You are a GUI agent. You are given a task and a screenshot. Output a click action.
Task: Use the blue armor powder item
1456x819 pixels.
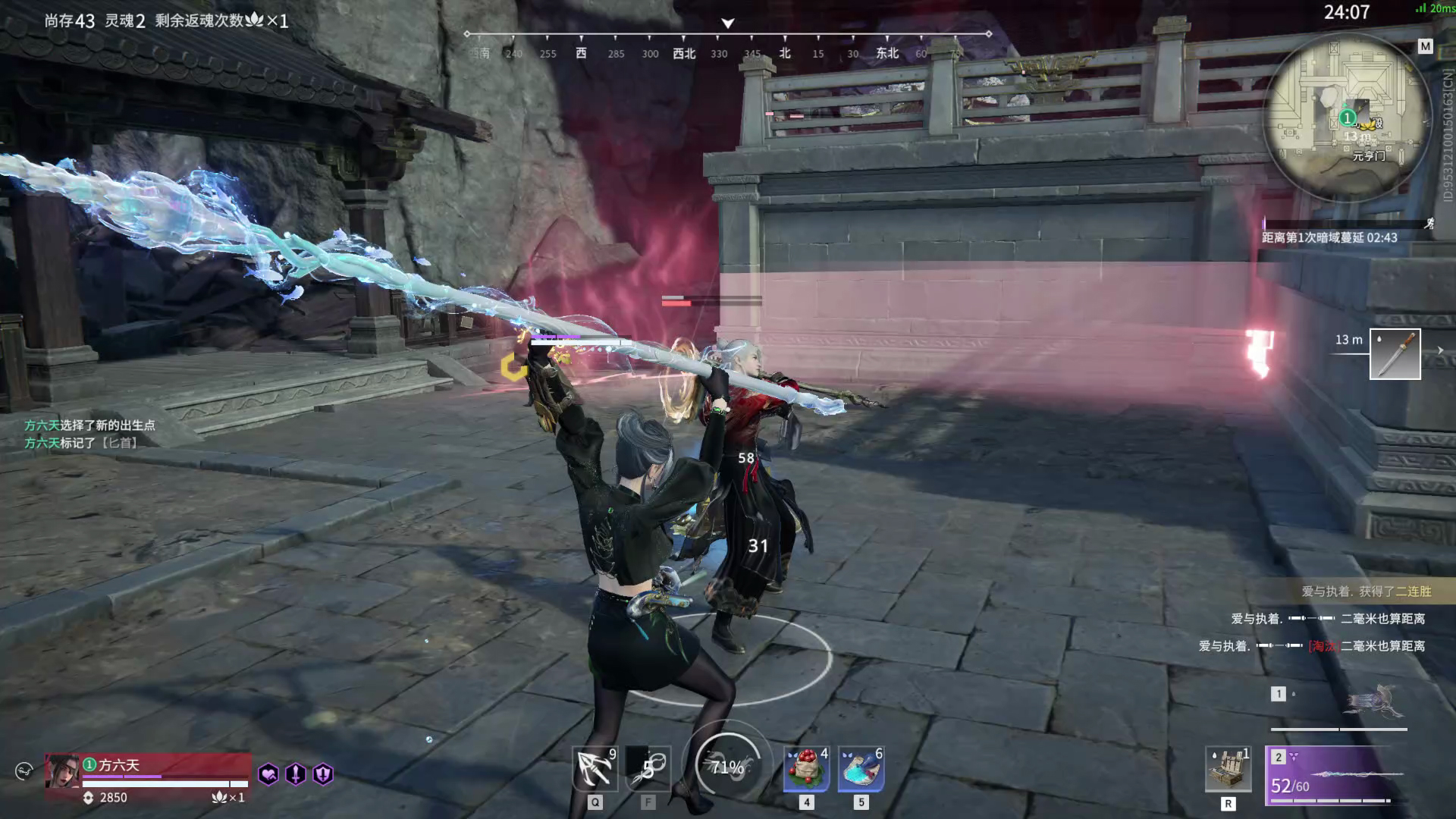pos(861,769)
